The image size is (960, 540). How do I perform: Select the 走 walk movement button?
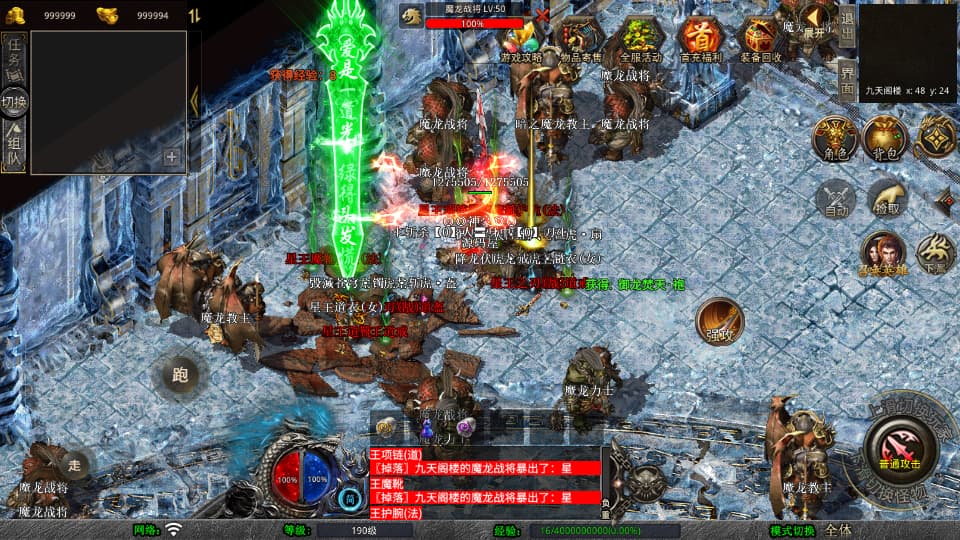click(x=76, y=464)
